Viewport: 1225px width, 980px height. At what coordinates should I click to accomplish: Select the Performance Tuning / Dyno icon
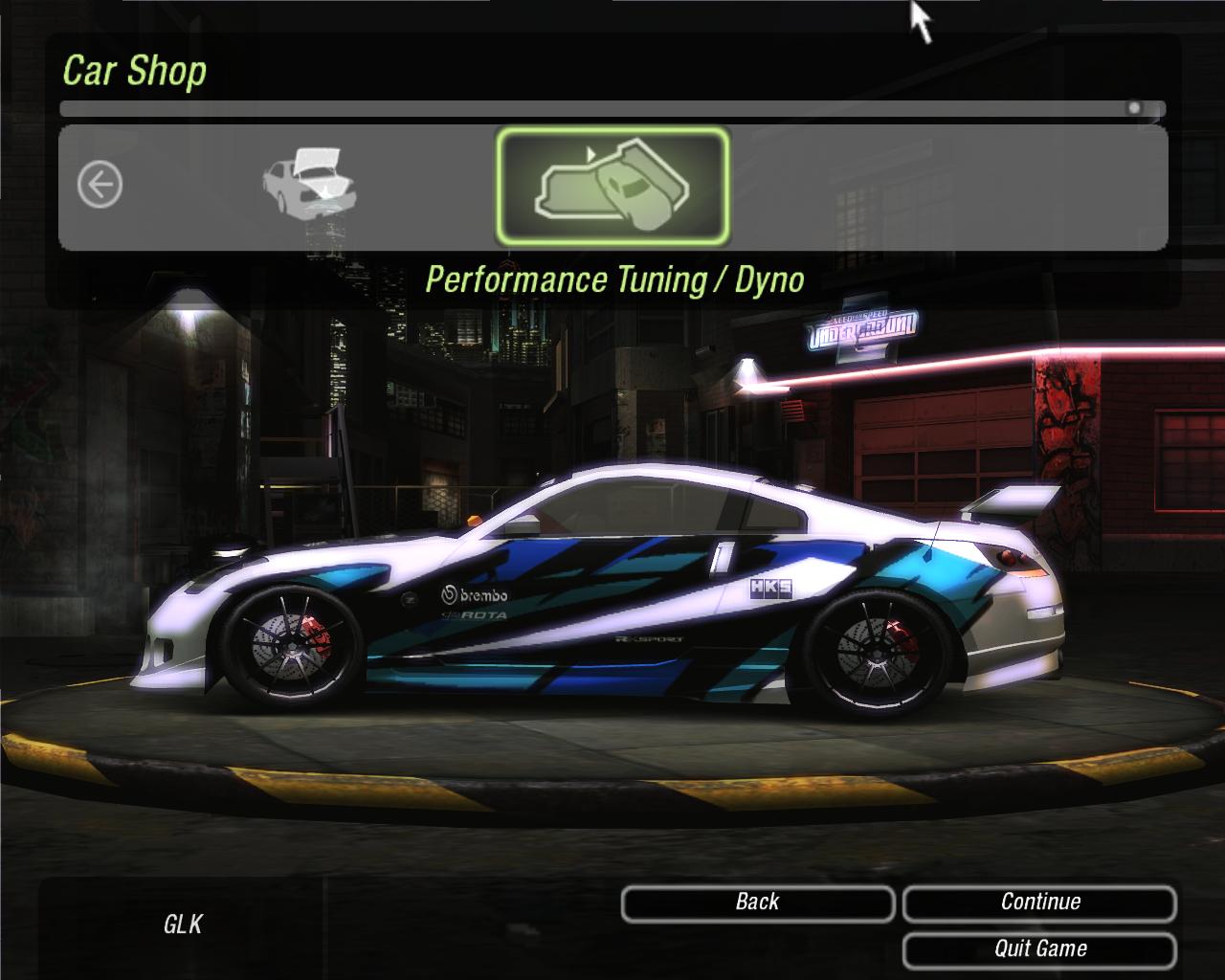(612, 187)
